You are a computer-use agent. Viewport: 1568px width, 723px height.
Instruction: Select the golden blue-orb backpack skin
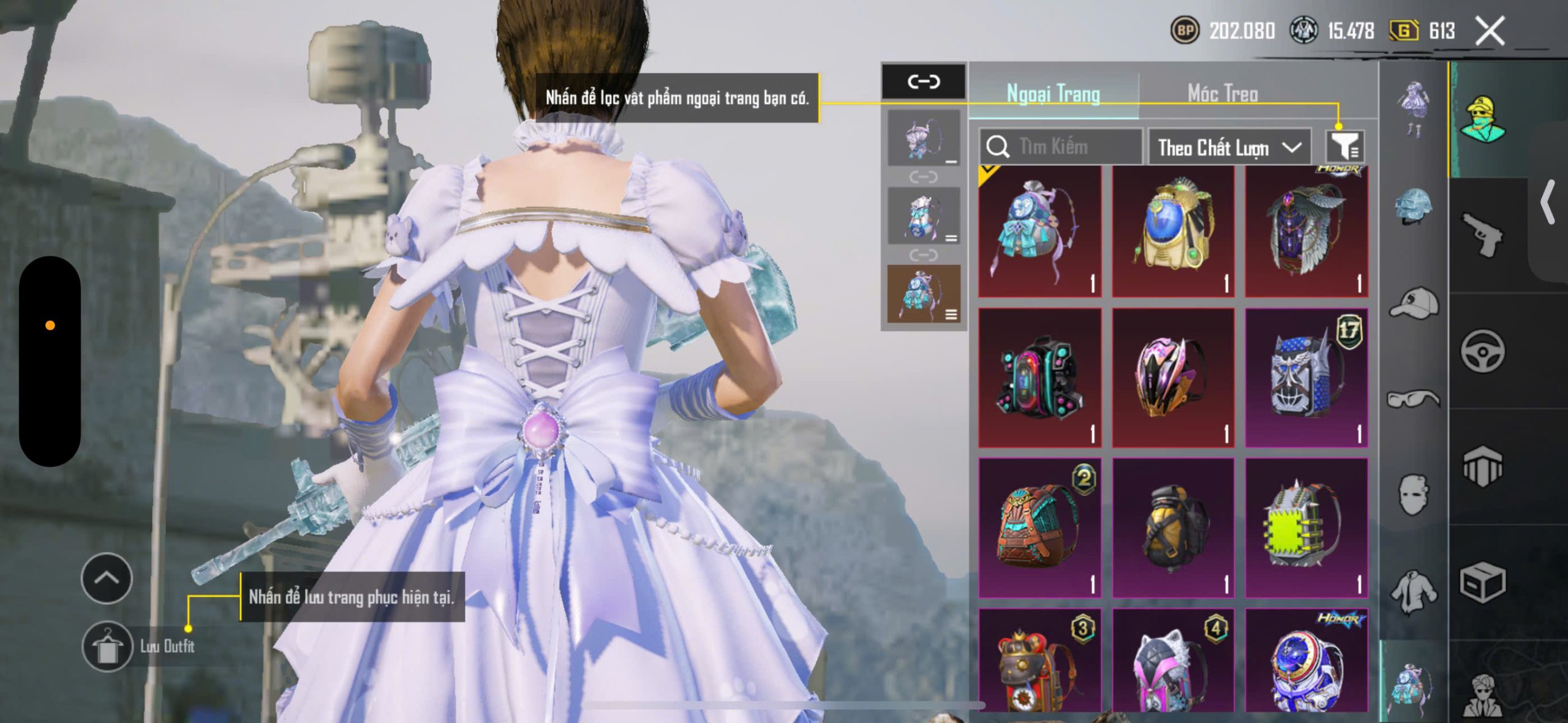[1173, 231]
